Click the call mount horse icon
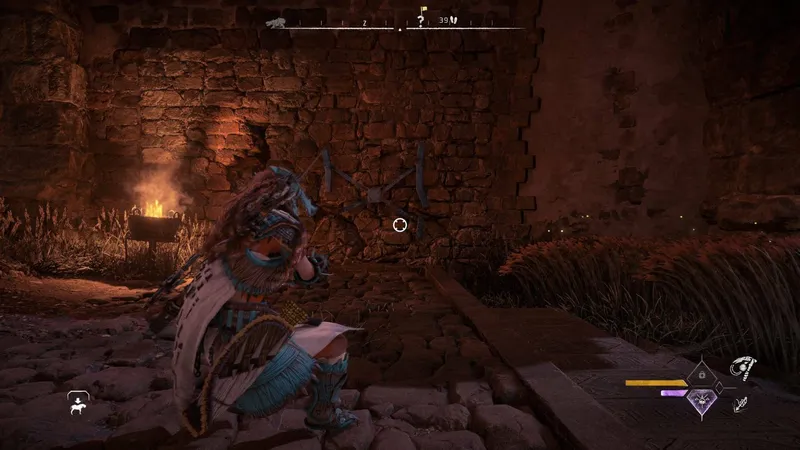This screenshot has height=450, width=800. (x=74, y=404)
